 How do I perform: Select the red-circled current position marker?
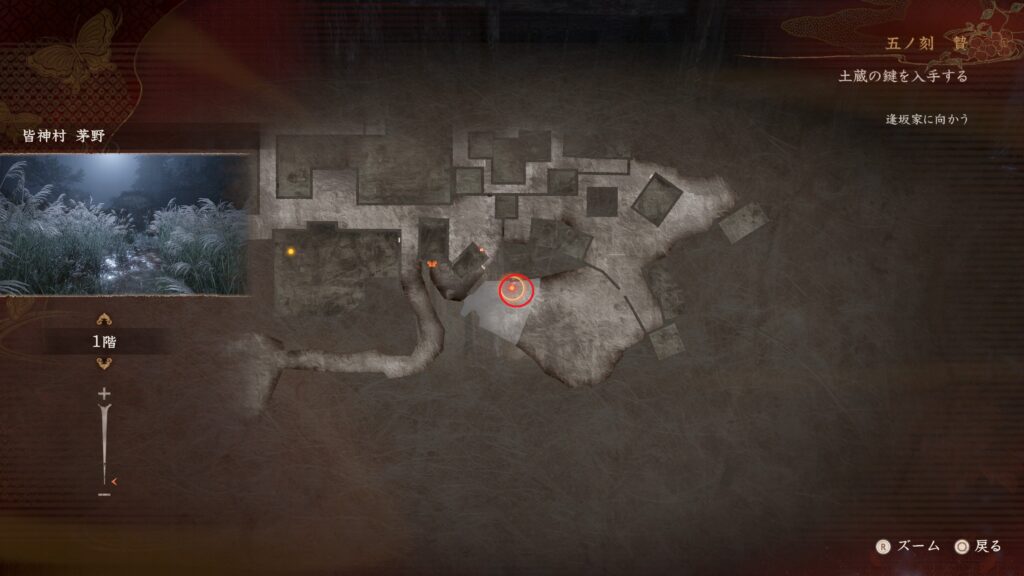pos(516,290)
